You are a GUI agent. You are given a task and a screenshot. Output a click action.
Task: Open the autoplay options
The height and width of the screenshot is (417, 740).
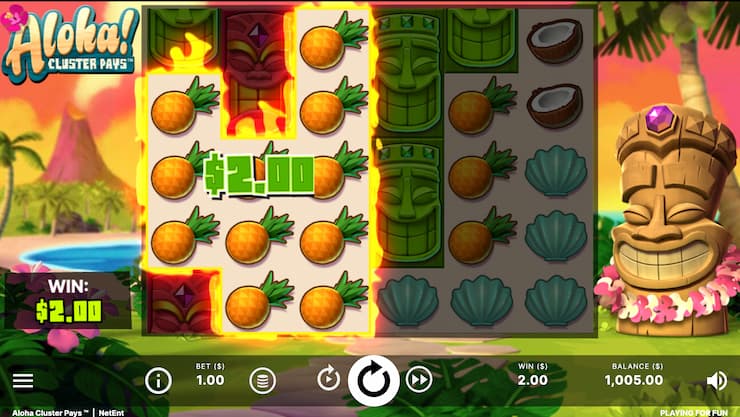(x=329, y=380)
